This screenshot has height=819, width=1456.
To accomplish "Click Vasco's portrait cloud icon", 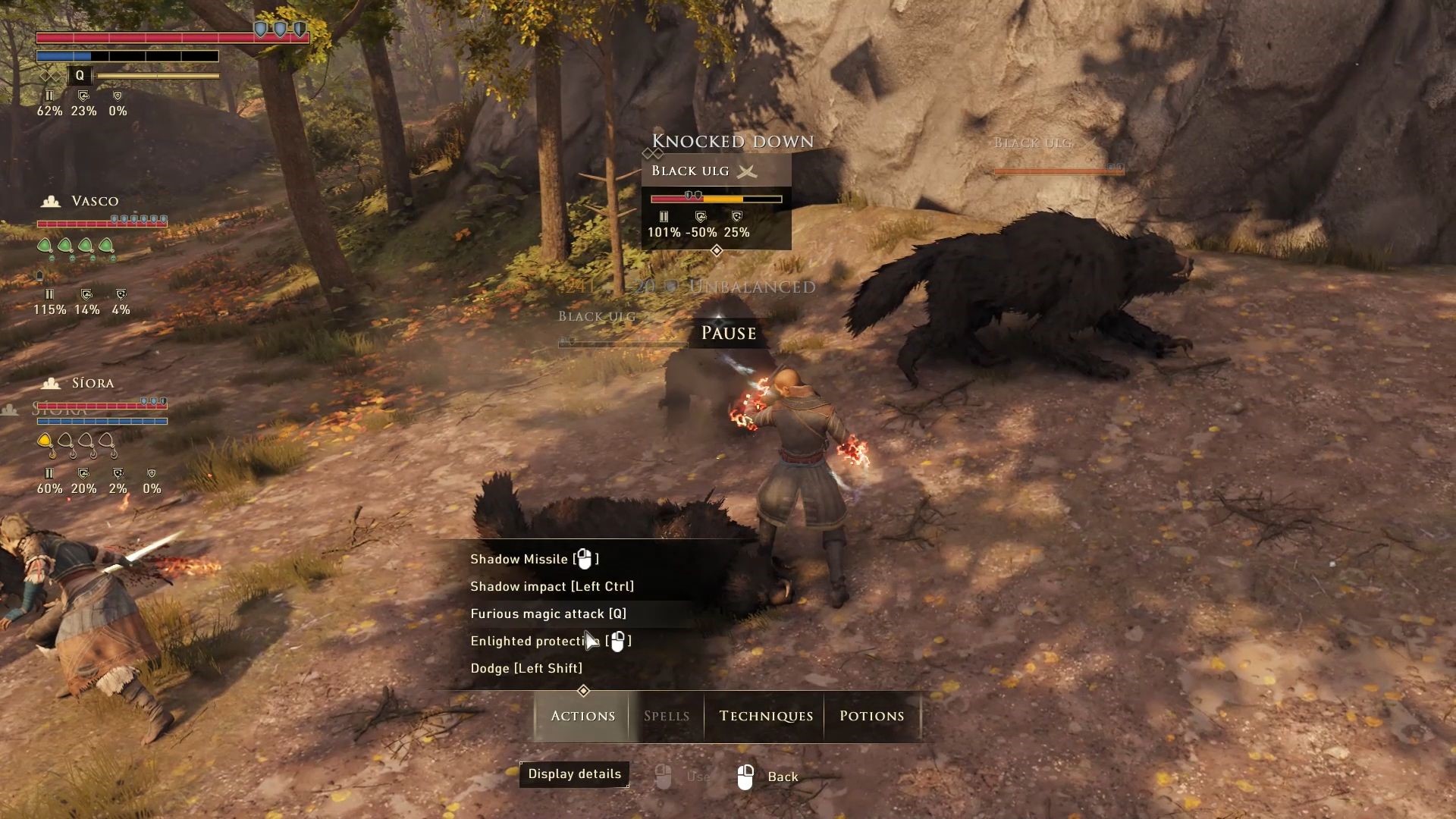I will 51,200.
